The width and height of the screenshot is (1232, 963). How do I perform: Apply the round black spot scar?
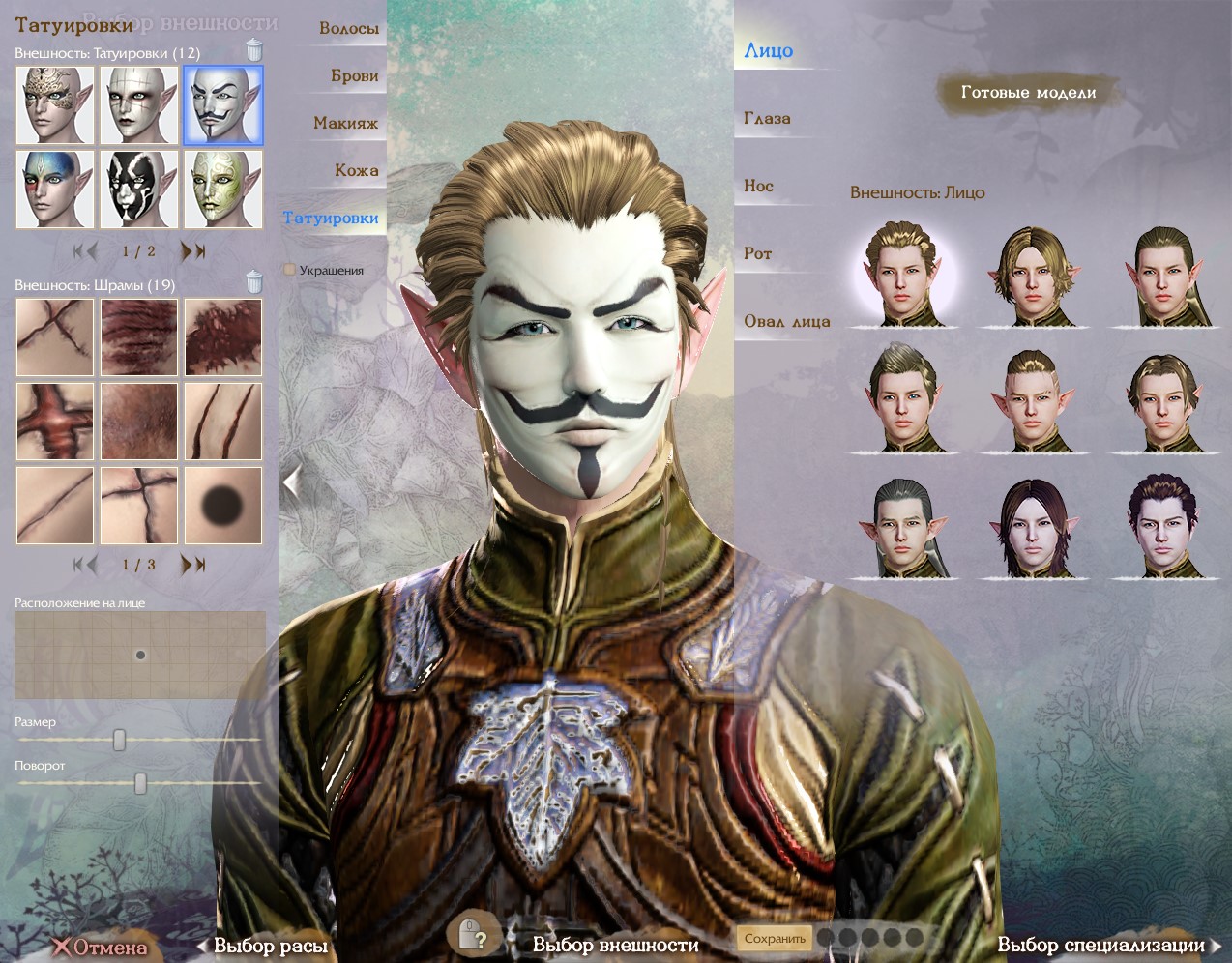point(223,505)
